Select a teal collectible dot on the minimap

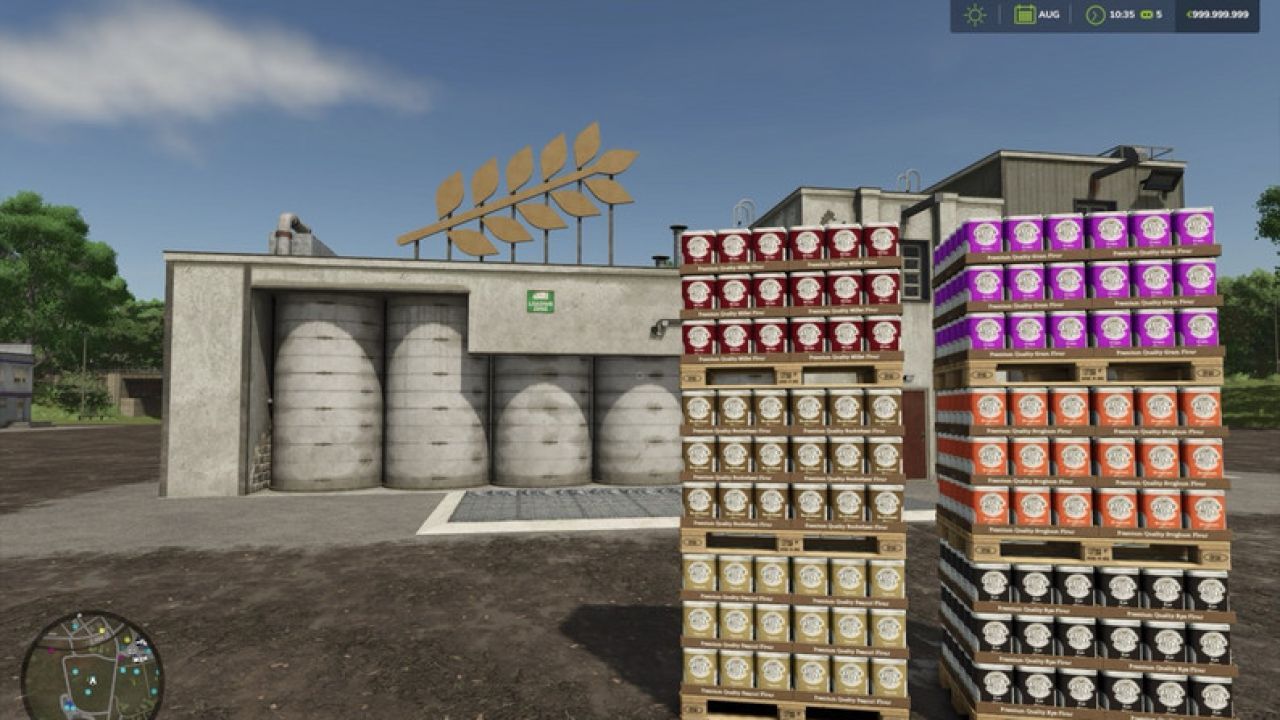point(76,670)
